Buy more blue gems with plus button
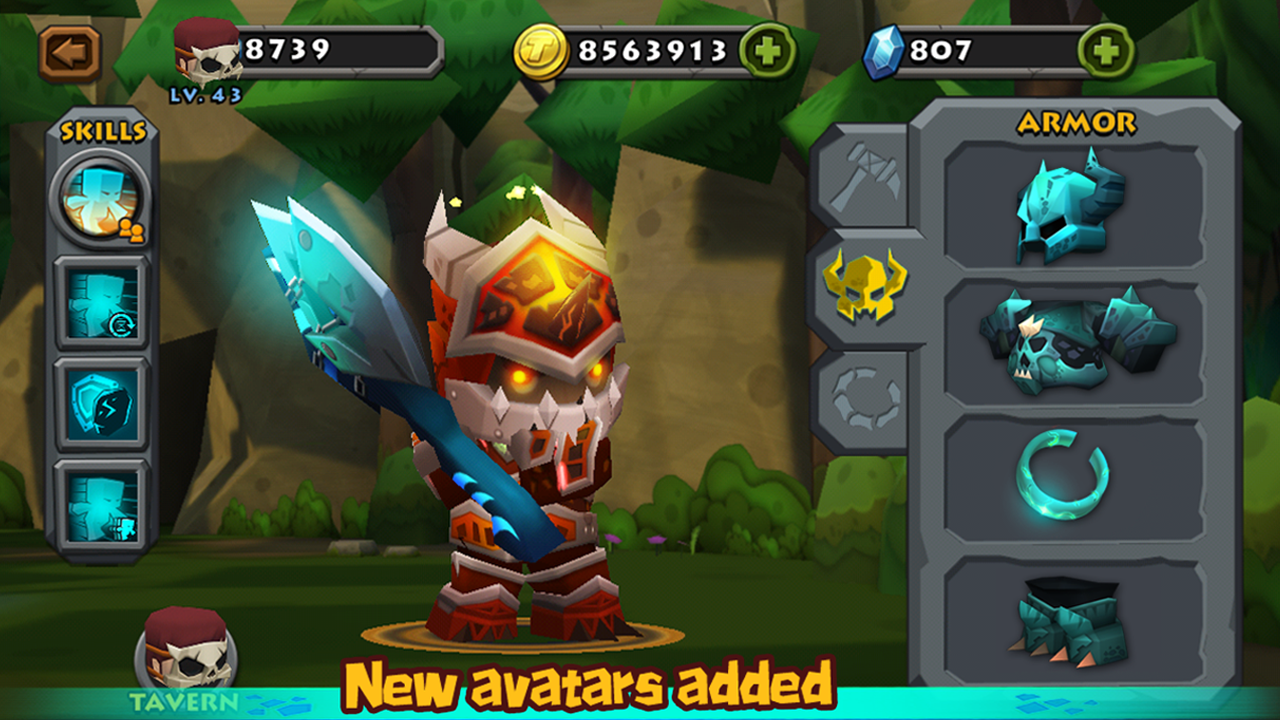Screen dimensions: 1280x720 (1106, 51)
